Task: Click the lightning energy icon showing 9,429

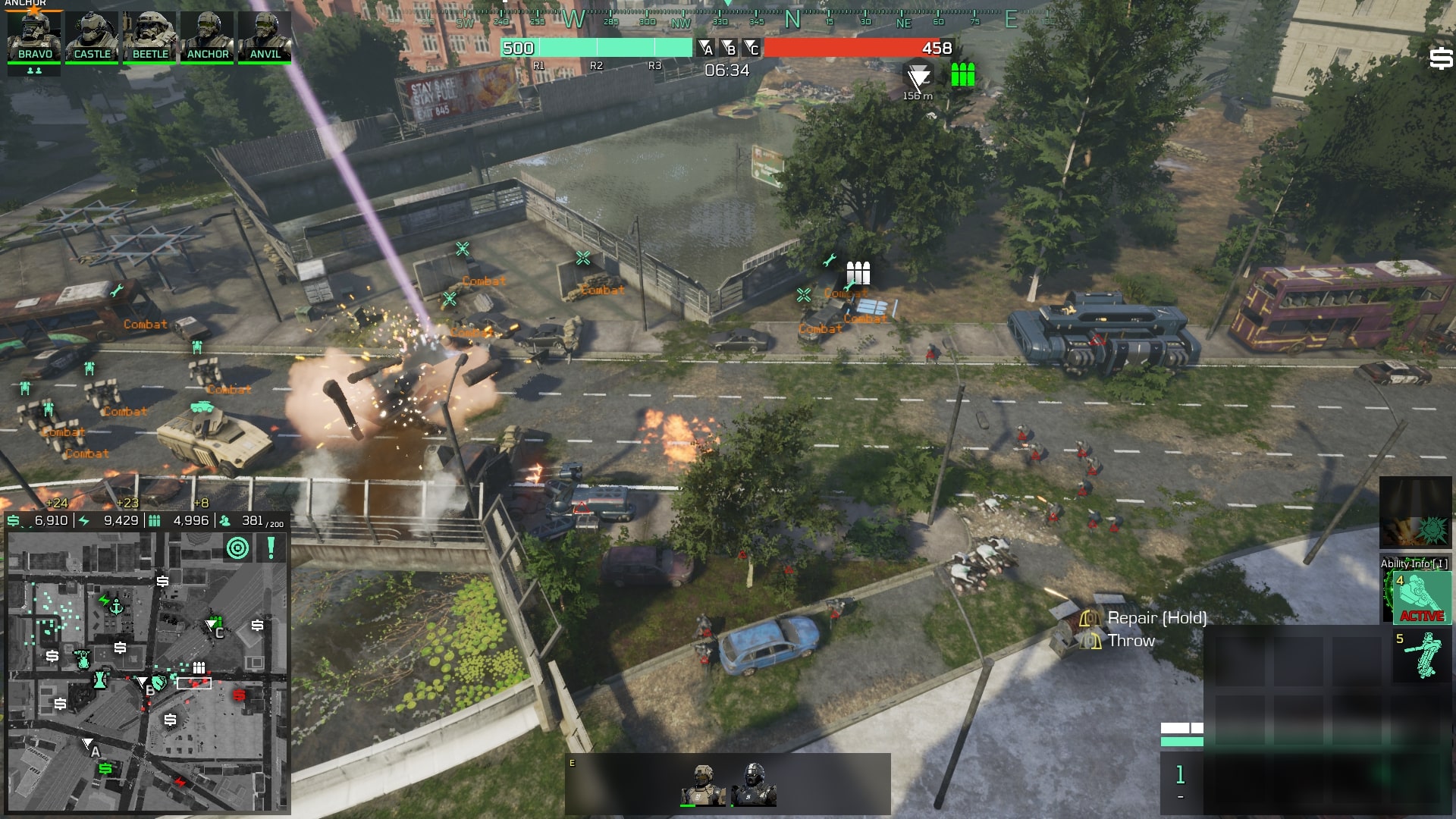Action: 82,521
